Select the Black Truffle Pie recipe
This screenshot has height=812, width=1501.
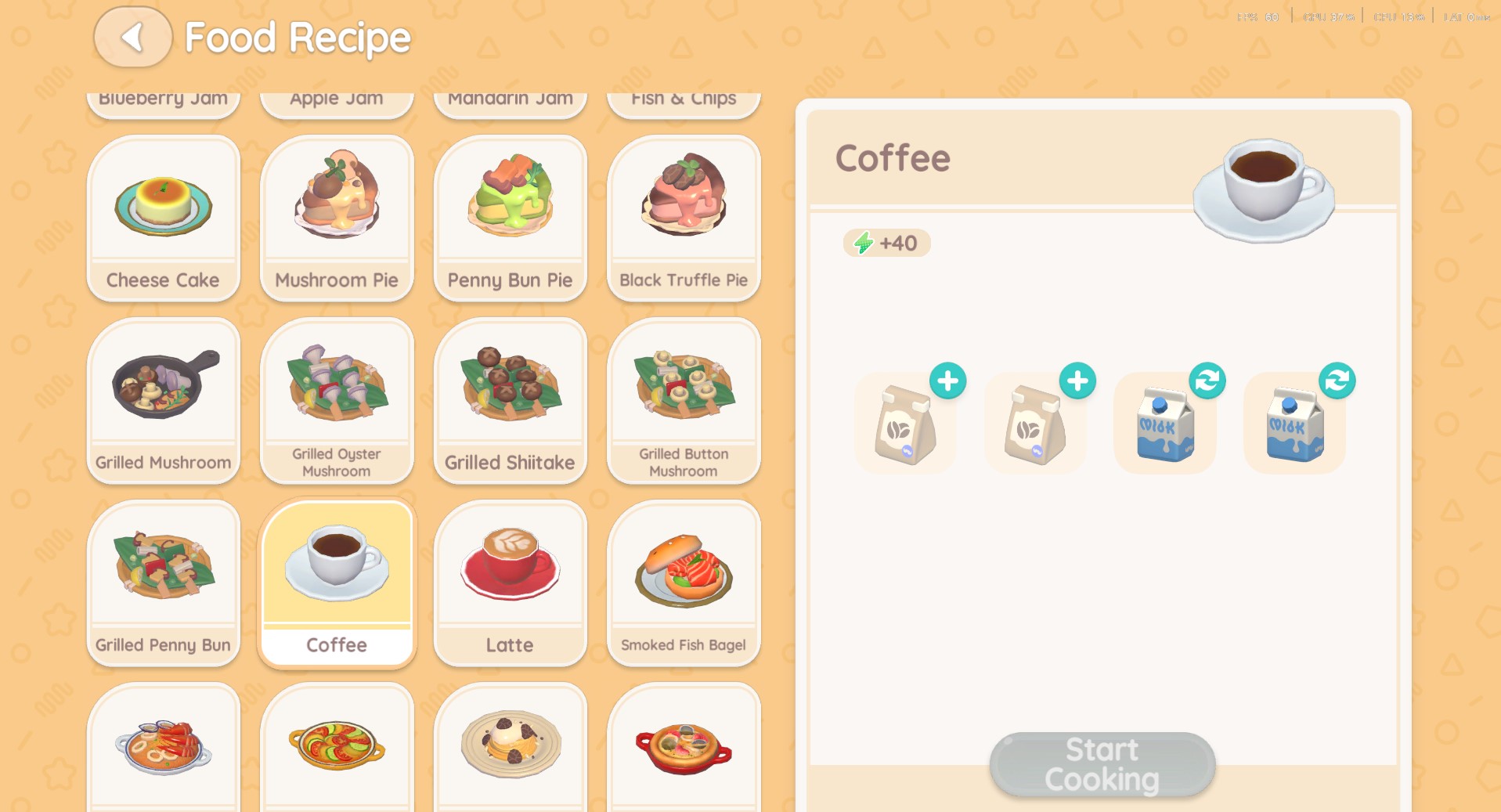pos(682,202)
